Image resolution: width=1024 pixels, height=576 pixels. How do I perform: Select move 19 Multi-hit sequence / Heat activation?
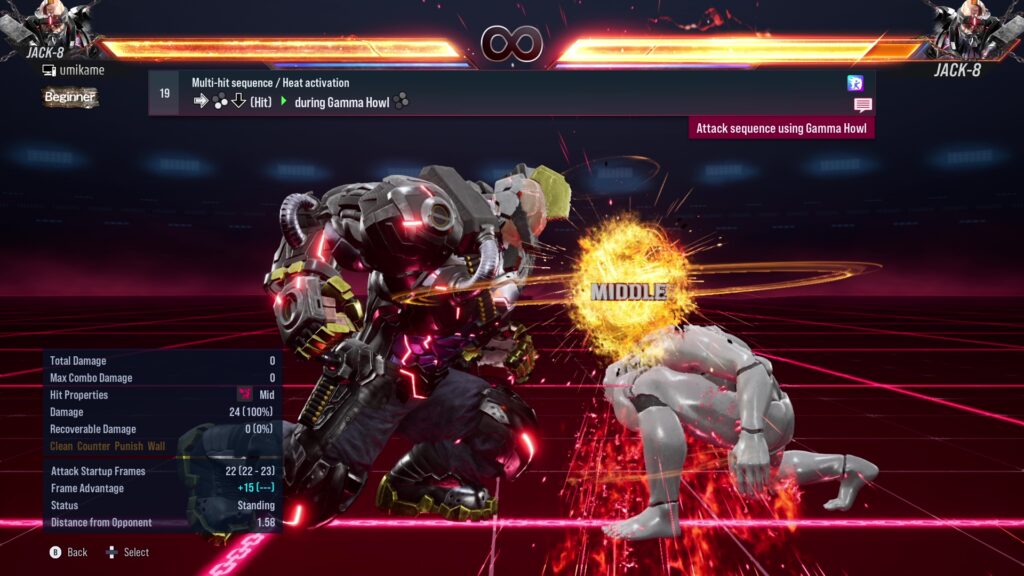500,92
